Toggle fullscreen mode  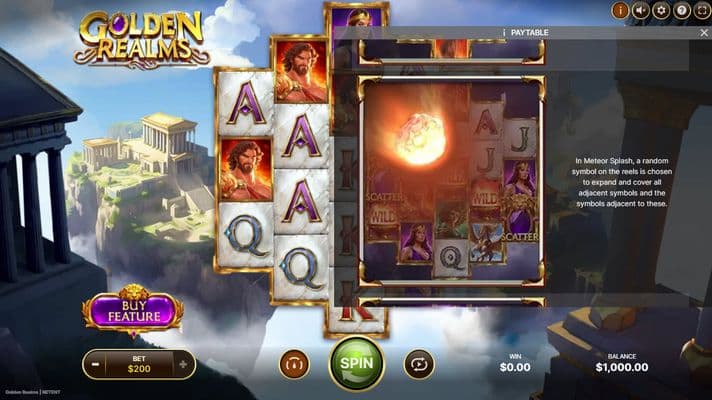[701, 11]
